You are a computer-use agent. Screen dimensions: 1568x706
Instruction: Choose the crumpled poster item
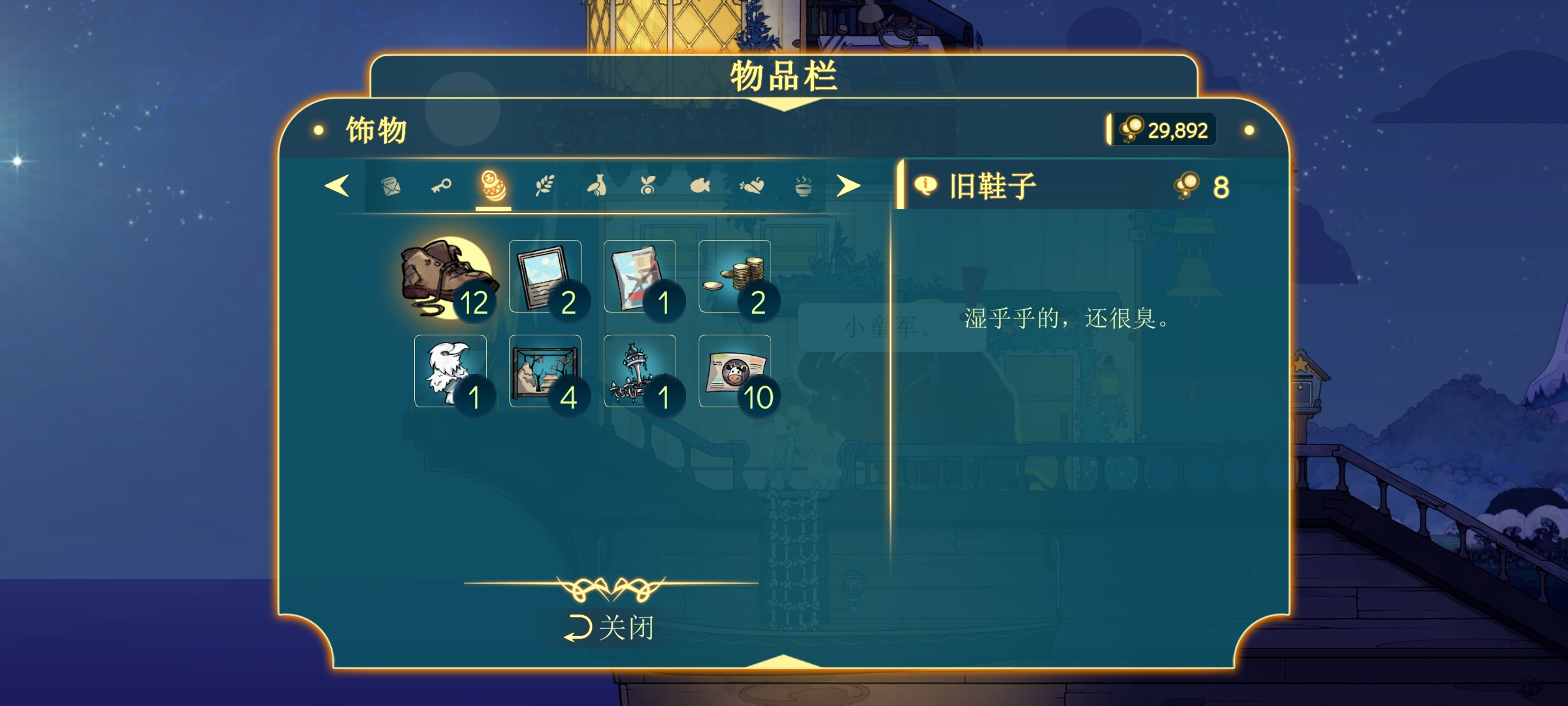(x=640, y=277)
